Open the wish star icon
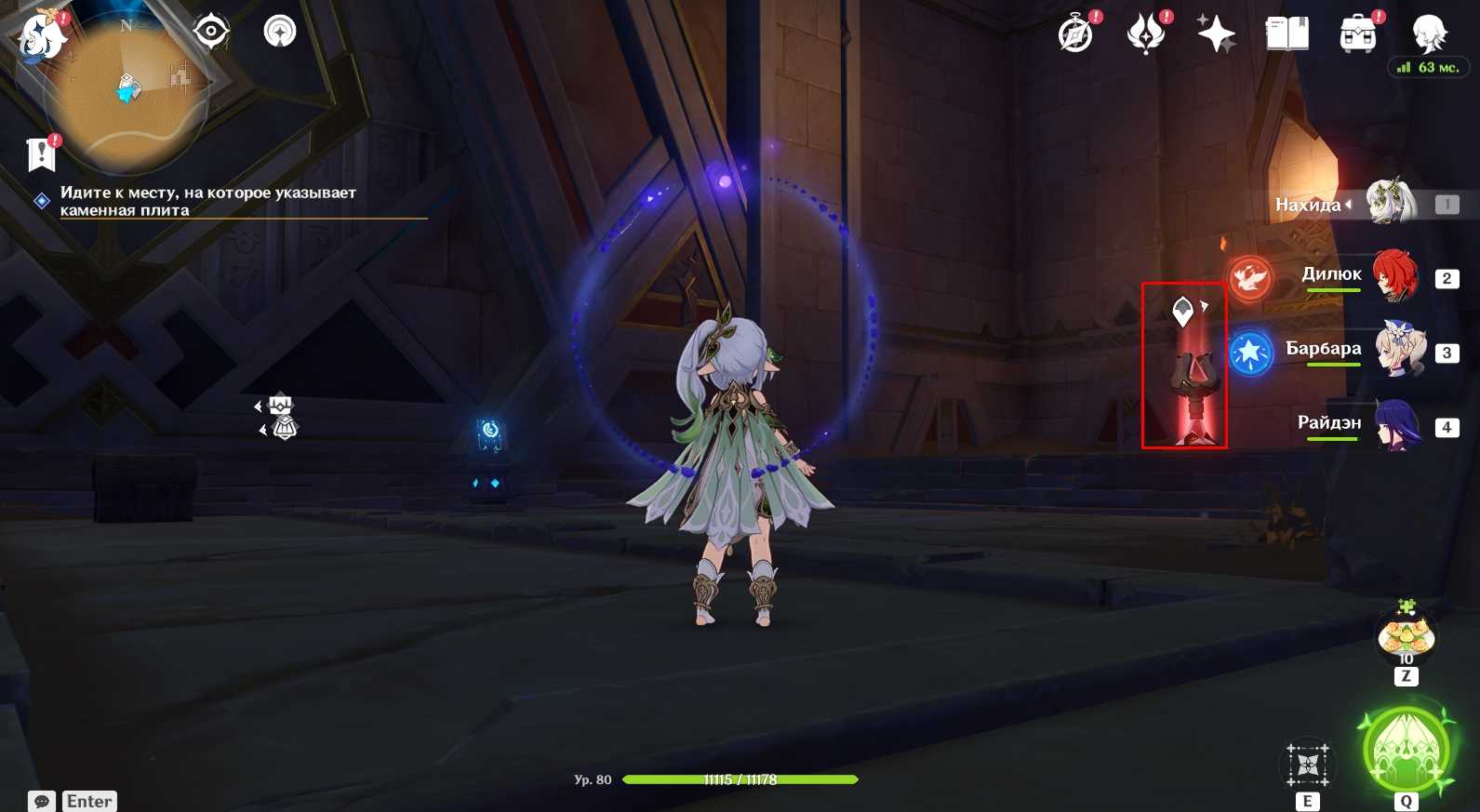The height and width of the screenshot is (812, 1480). click(x=1216, y=35)
